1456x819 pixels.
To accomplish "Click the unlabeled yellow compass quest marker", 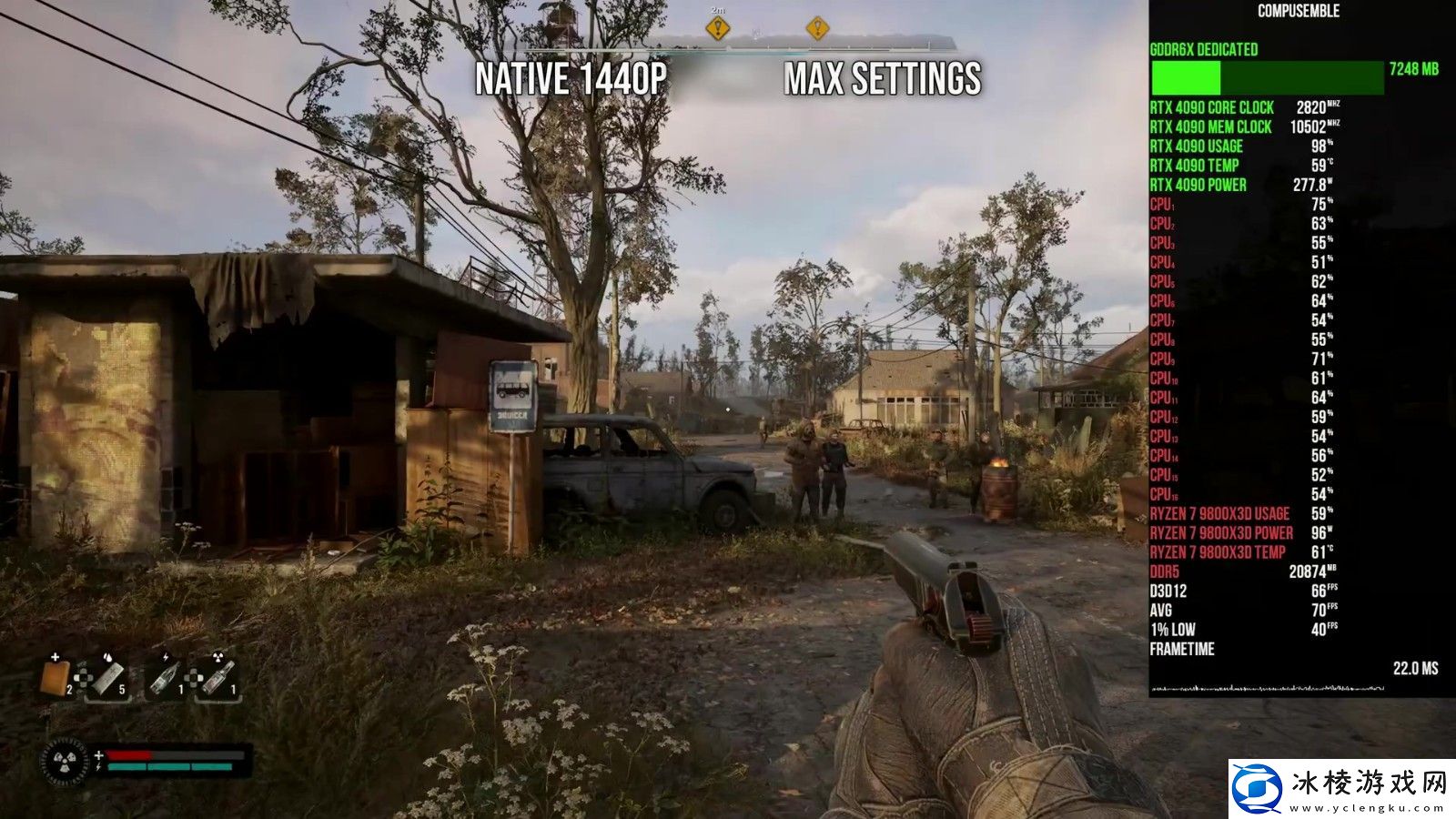I will [x=817, y=28].
